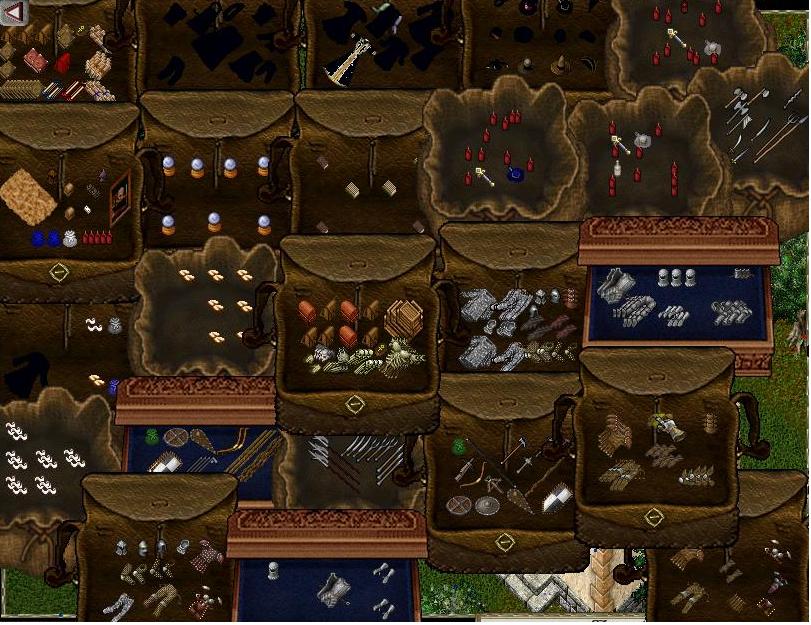The image size is (811, 625).
Task: Select the brown pointed wizard hat
Action: [561, 65]
